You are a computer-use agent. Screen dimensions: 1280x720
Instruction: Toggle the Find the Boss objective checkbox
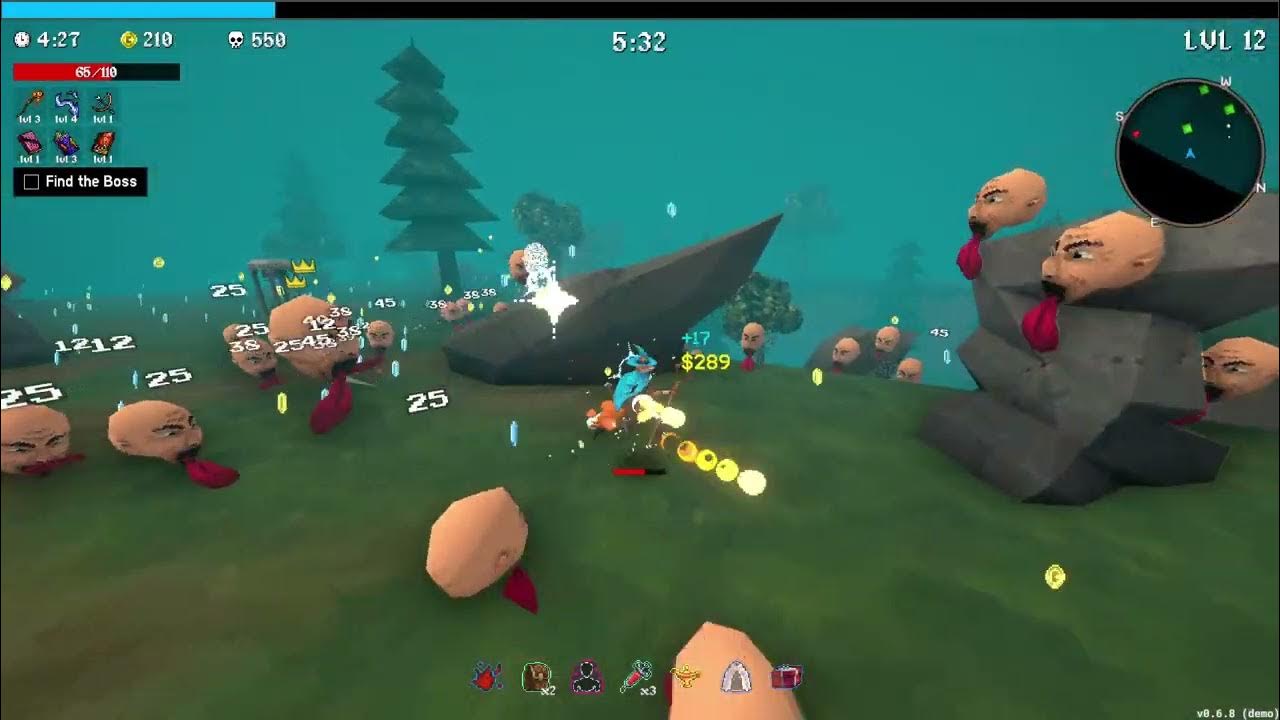tap(31, 182)
